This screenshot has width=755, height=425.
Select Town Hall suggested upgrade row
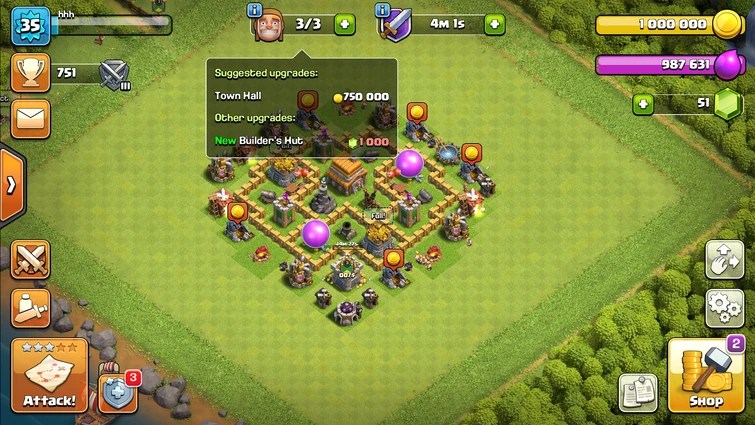tap(301, 97)
